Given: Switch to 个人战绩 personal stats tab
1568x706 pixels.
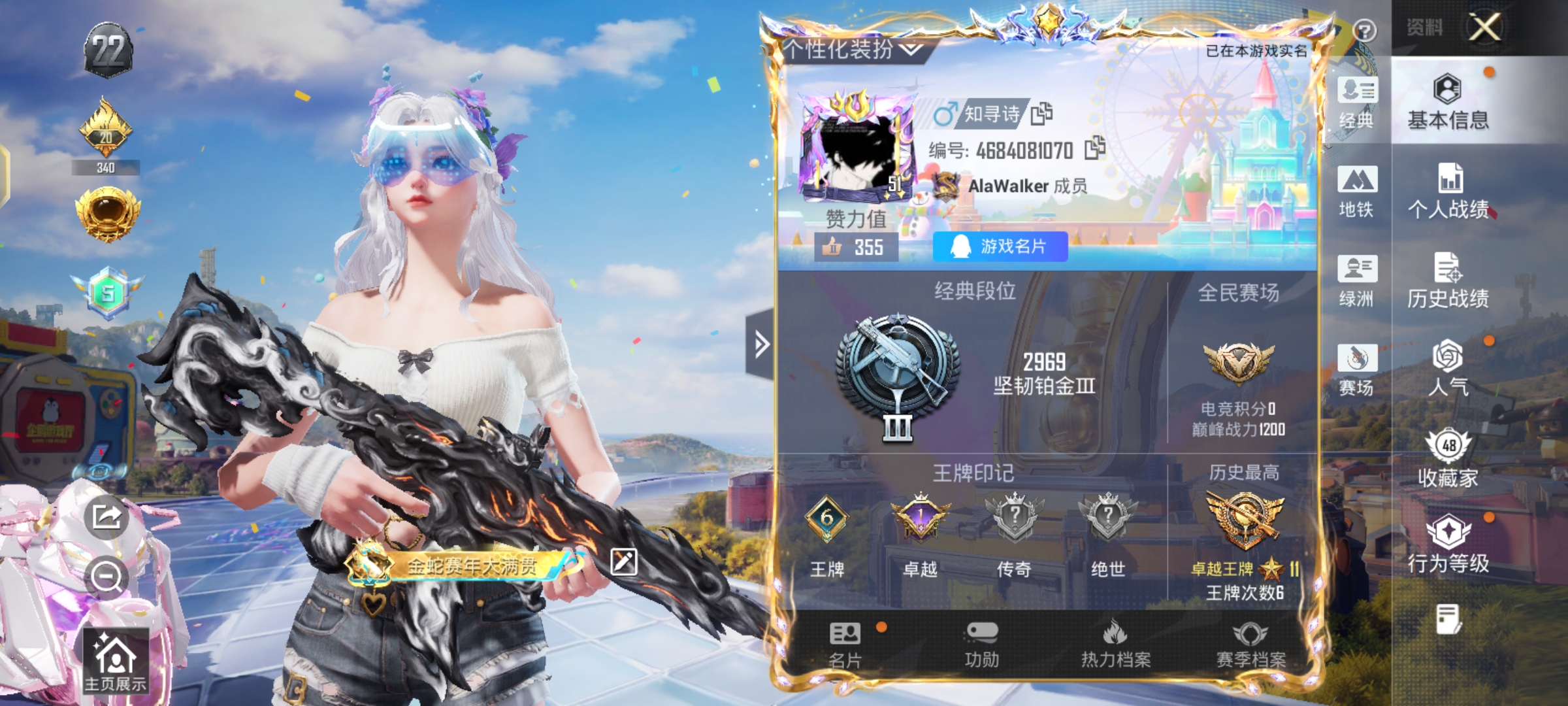Looking at the screenshot, I should tap(1448, 191).
